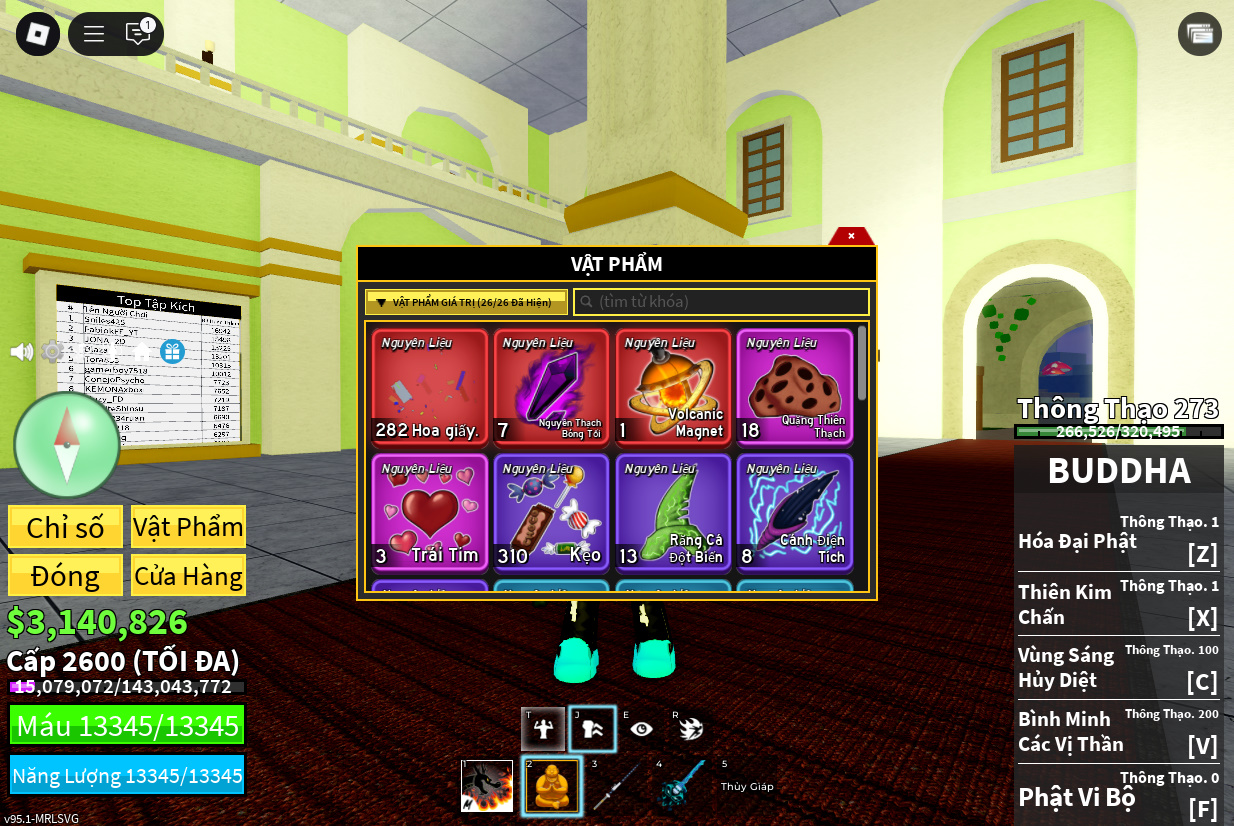The height and width of the screenshot is (826, 1234).
Task: Select the Thủy Giáp hotbar slot
Action: [747, 786]
